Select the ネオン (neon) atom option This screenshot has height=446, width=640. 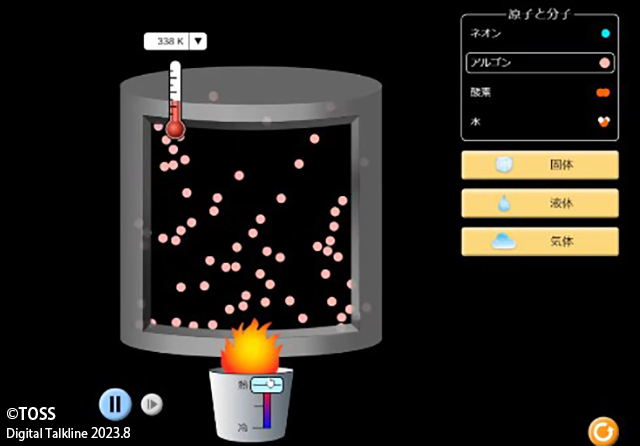pyautogui.click(x=540, y=33)
